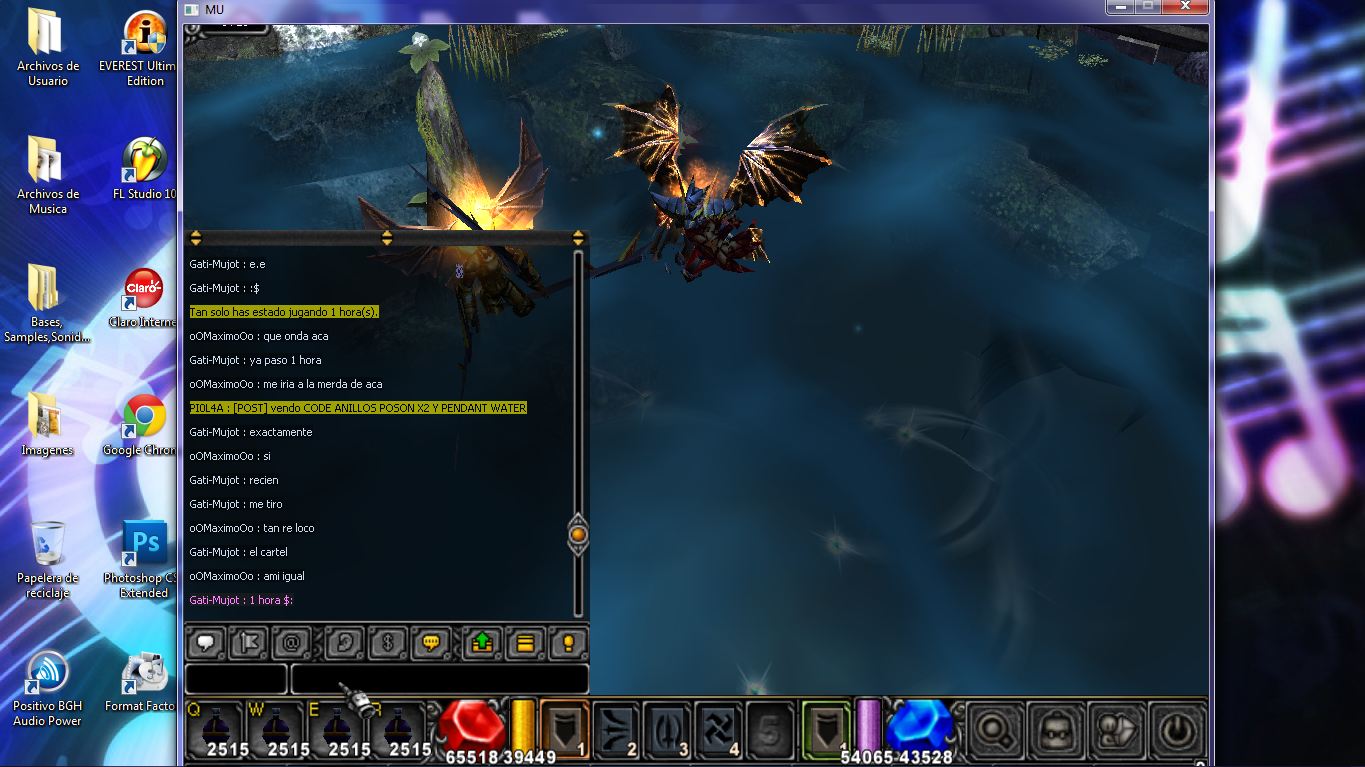Screen dimensions: 1365x767
Task: Select the trident skill in slot 3
Action: tap(666, 729)
